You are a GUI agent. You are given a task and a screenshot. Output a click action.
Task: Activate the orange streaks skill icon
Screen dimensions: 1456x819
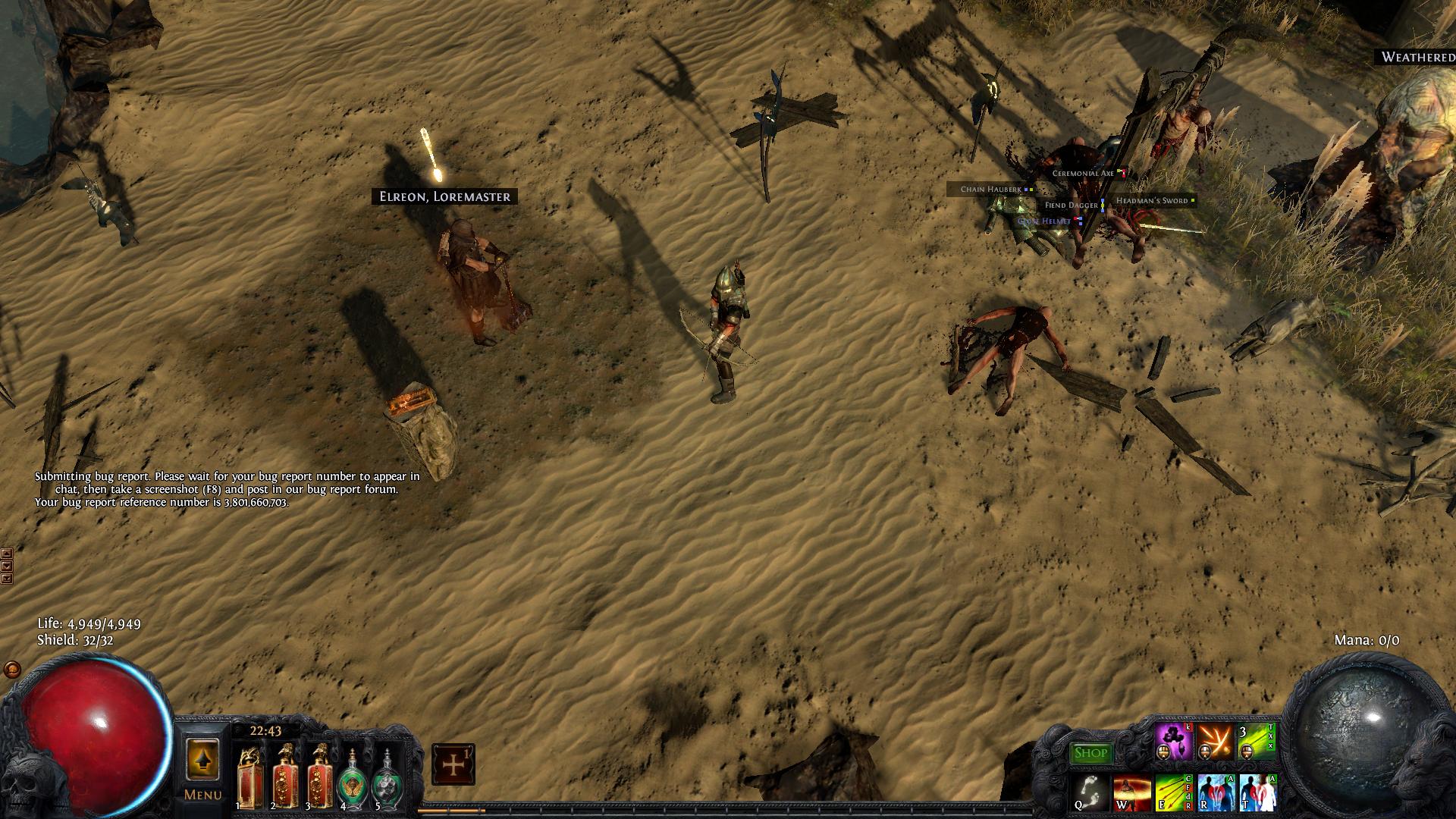point(1216,742)
